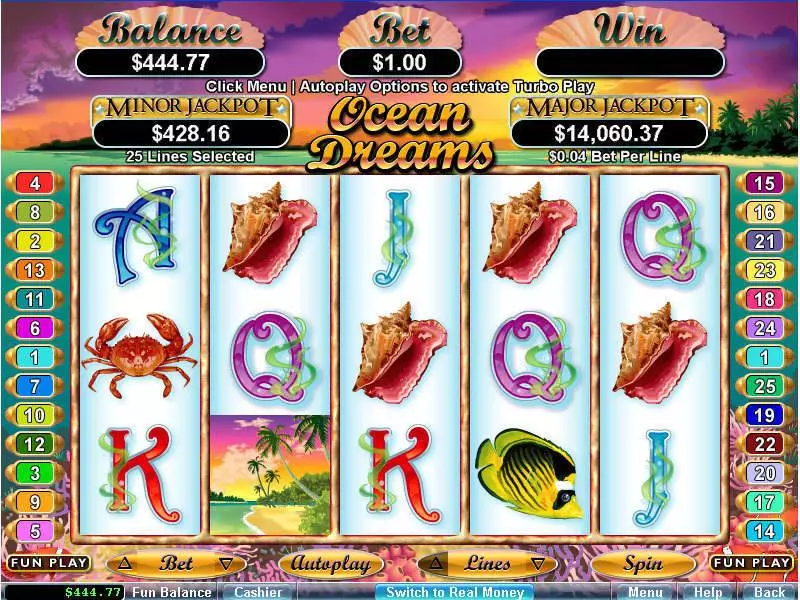Activate payline number 25
800x600 pixels.
coord(764,386)
